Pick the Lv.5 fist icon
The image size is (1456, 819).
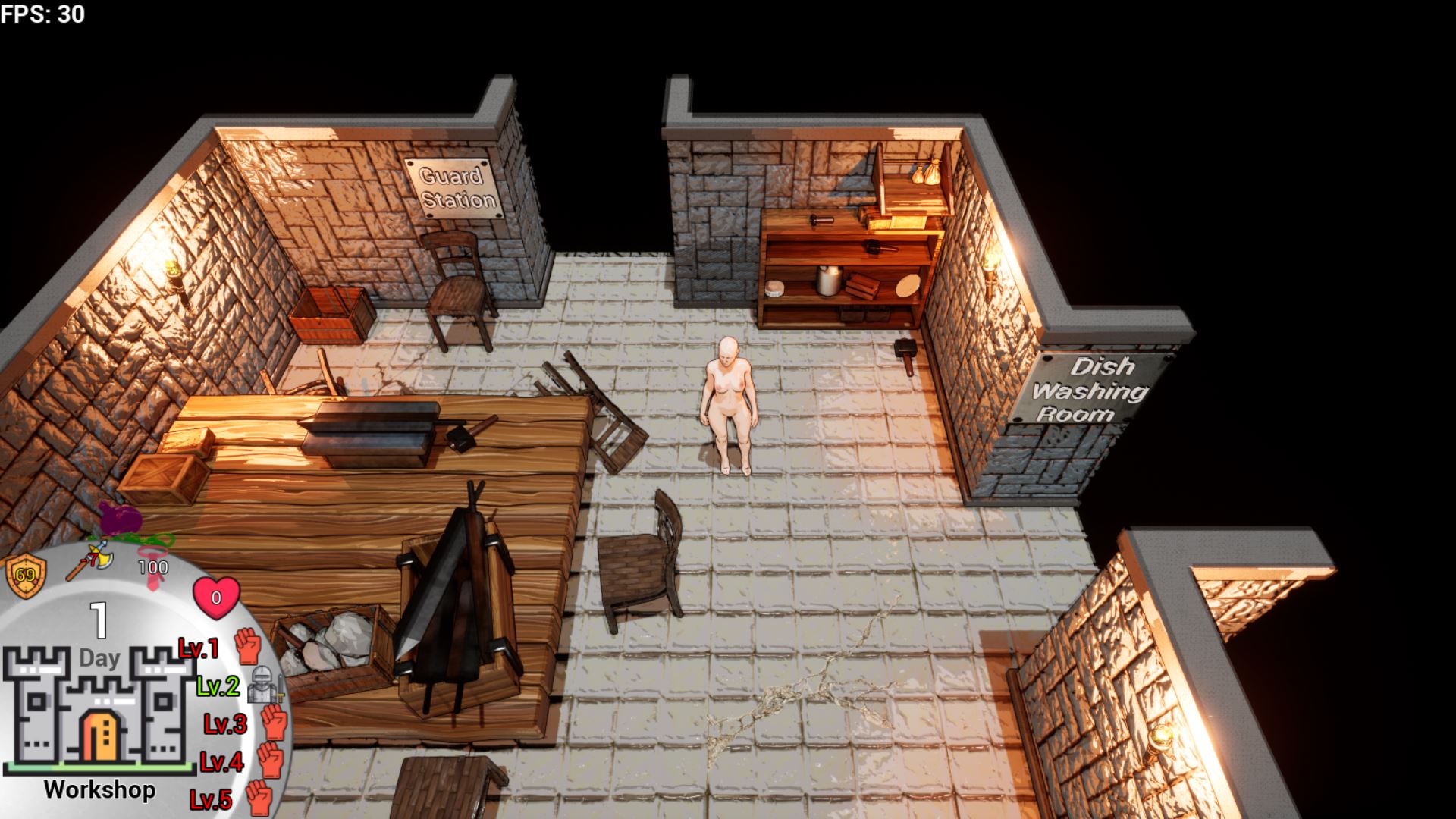[259, 798]
